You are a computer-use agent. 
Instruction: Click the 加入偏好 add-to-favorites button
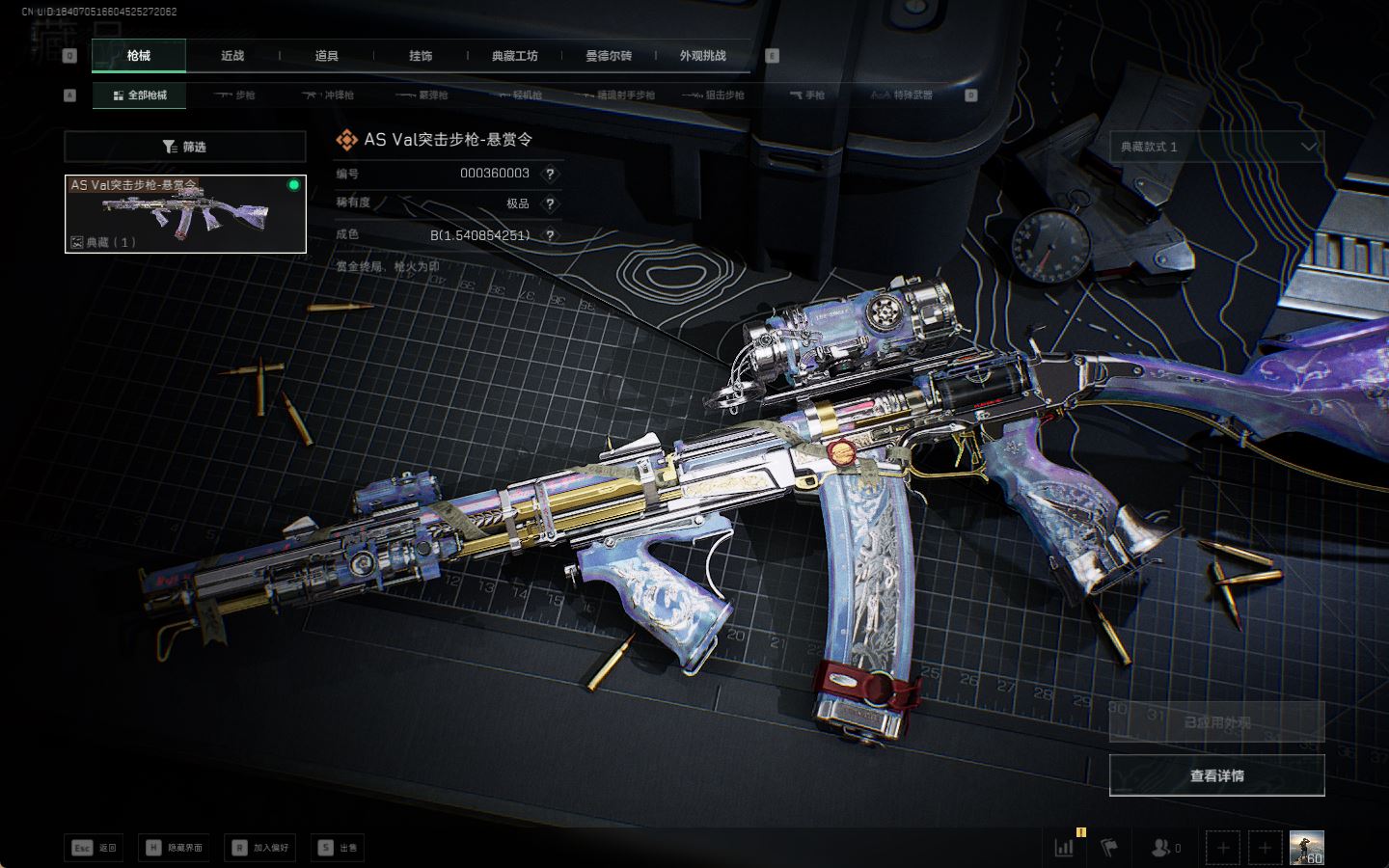261,848
